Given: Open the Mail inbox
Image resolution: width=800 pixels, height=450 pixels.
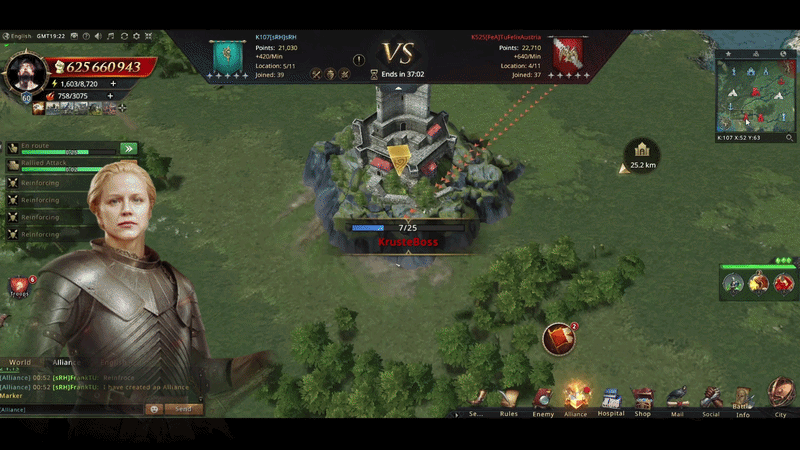Looking at the screenshot, I should click(677, 397).
